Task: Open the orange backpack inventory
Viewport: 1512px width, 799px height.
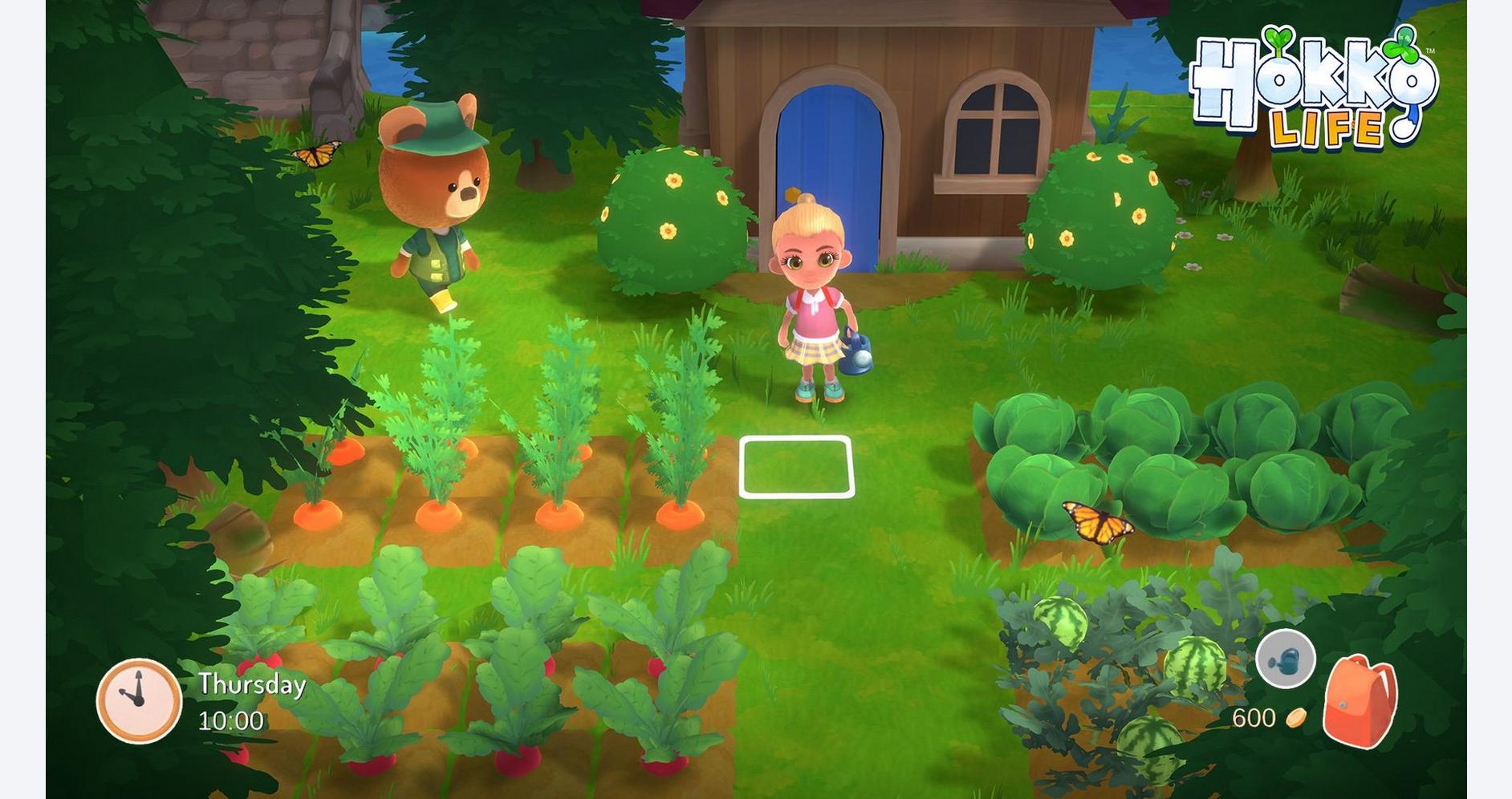Action: [1360, 701]
